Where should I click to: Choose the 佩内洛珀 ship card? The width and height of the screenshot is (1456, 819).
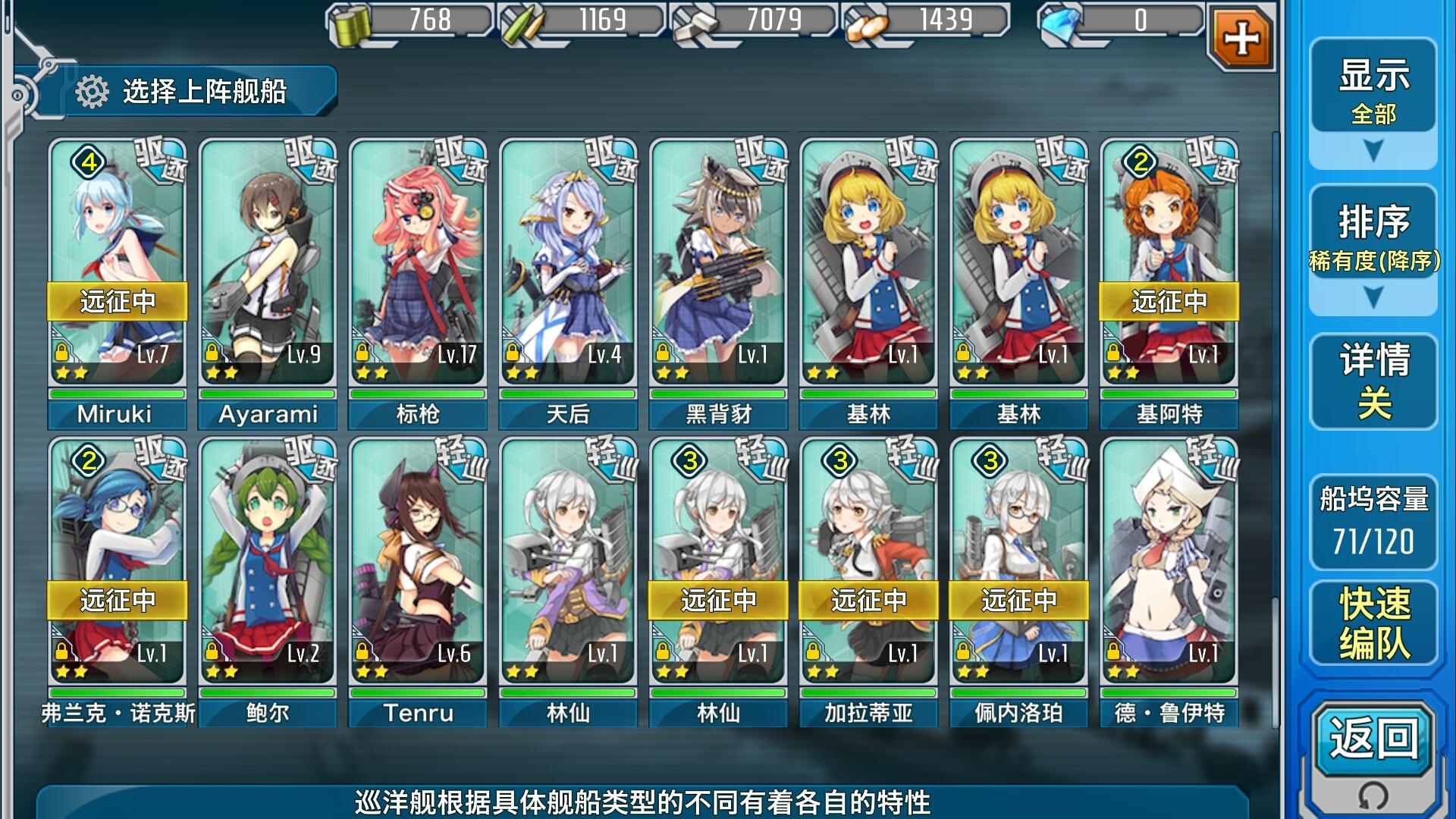[x=1018, y=565]
